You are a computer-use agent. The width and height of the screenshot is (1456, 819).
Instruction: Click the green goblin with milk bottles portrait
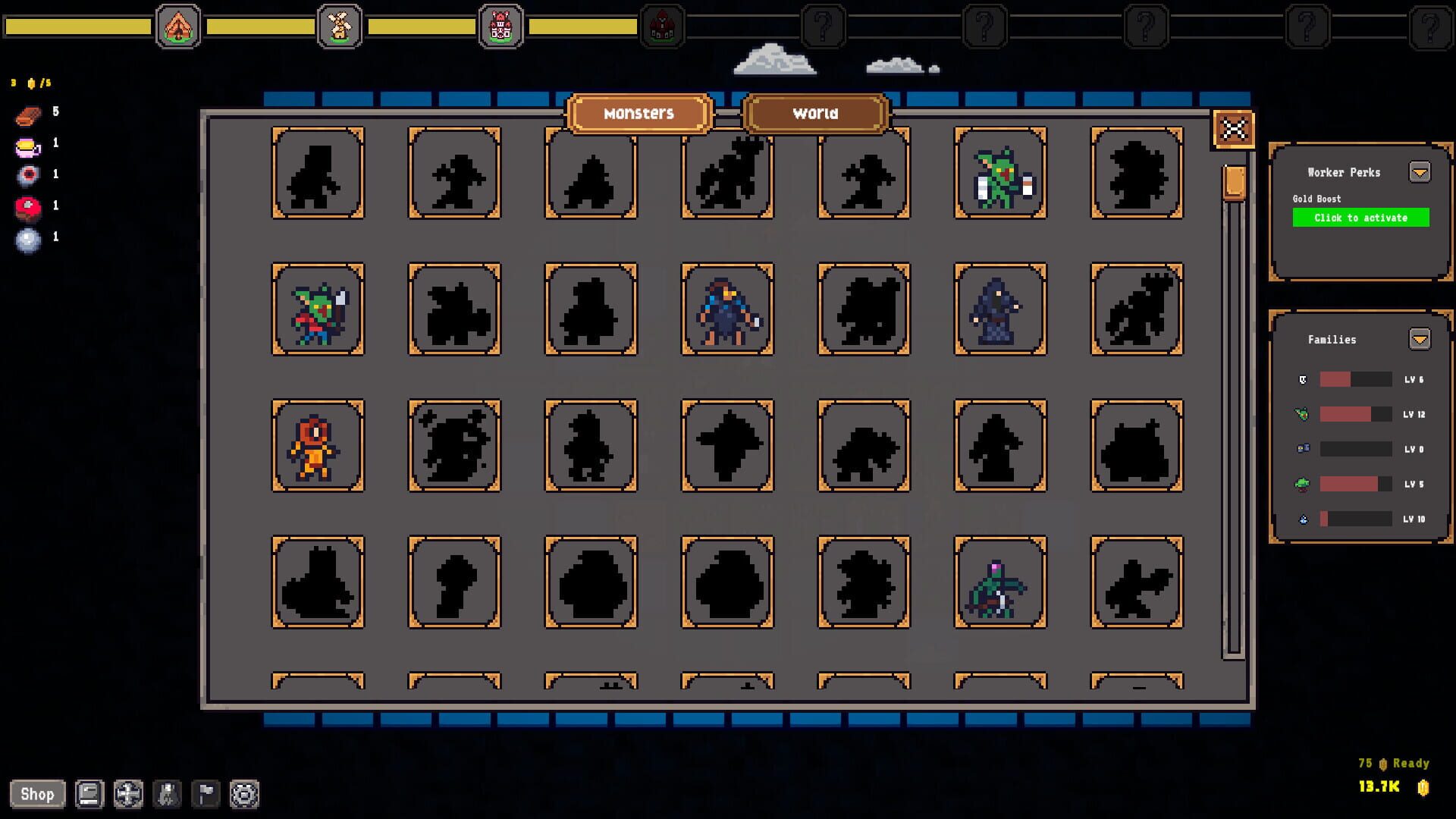pos(1000,174)
